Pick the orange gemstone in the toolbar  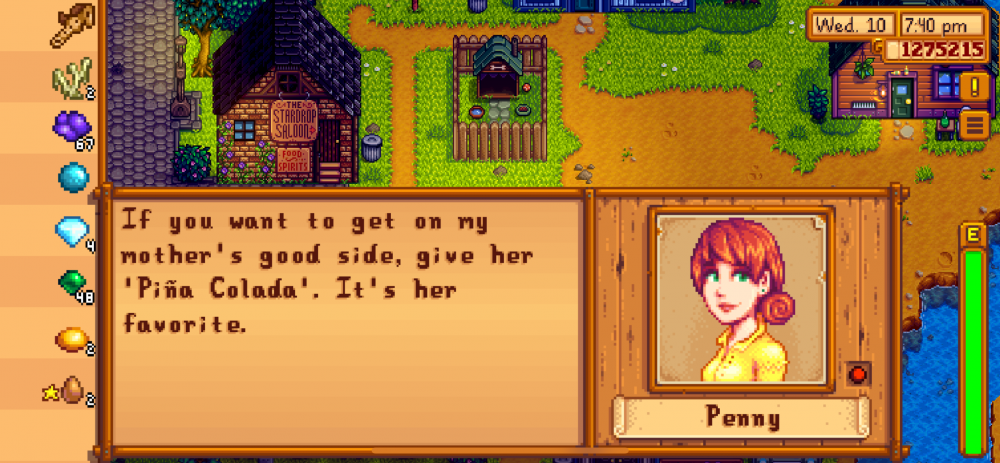72,339
